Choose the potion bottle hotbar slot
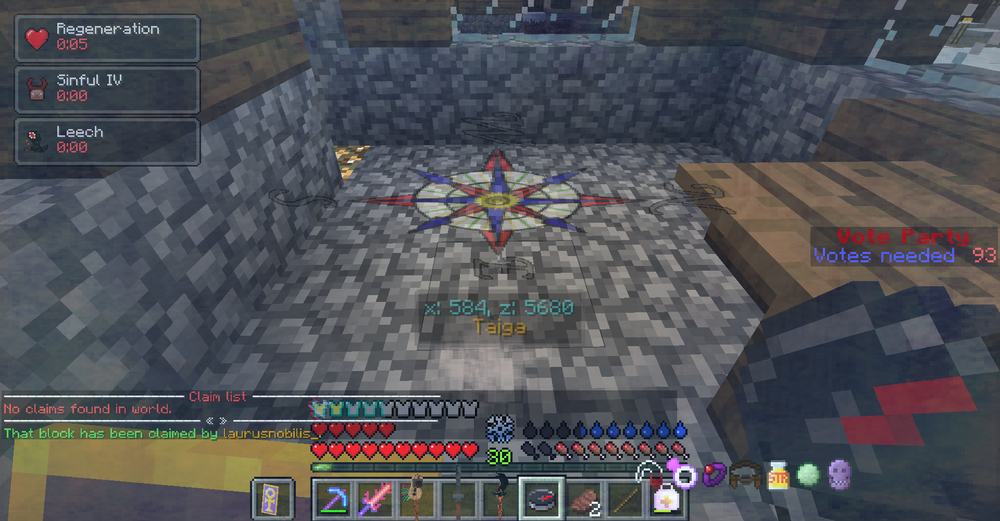Viewport: 1000px width, 521px height. click(x=664, y=499)
